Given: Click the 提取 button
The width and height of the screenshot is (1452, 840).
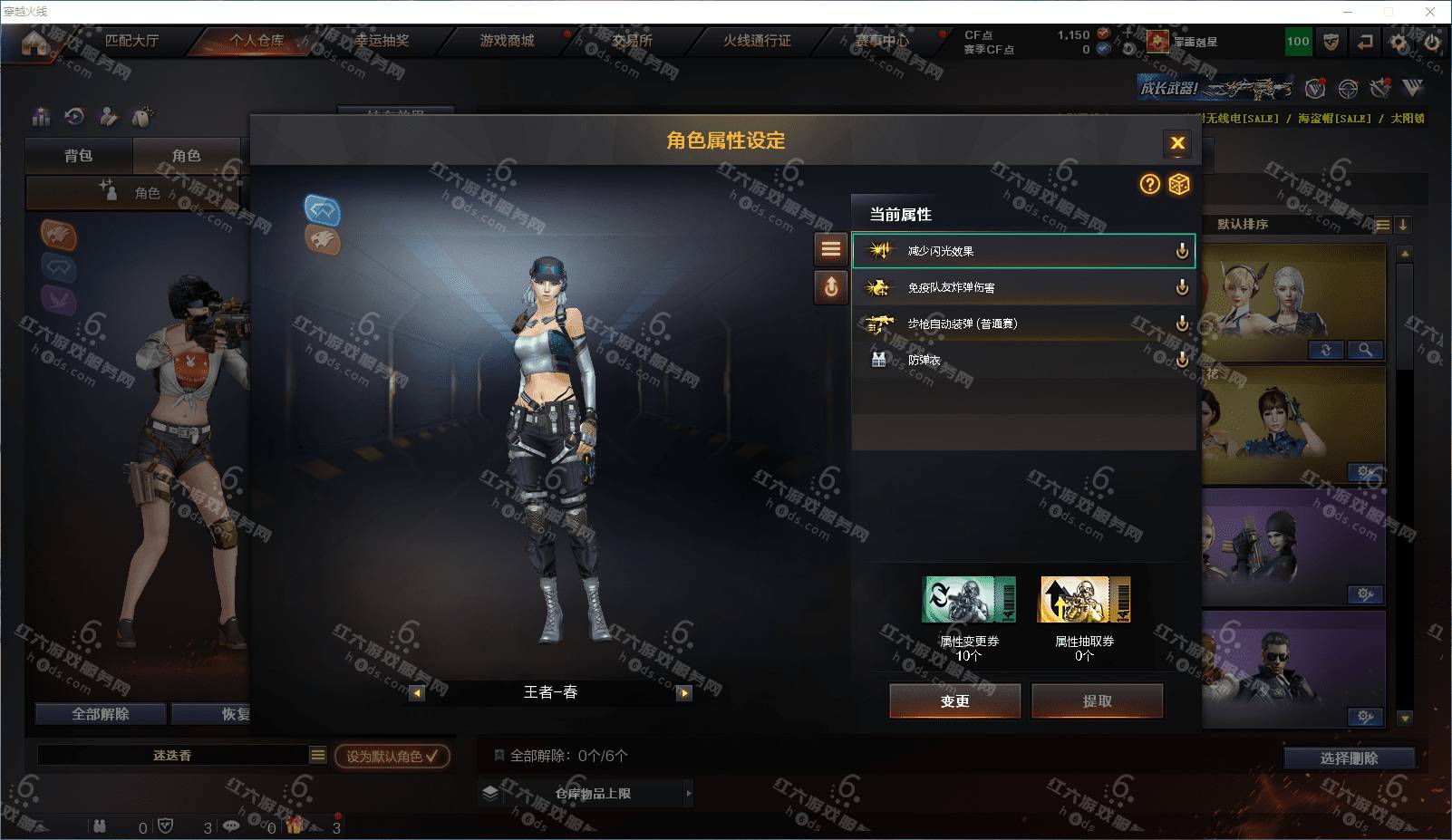Looking at the screenshot, I should (1097, 700).
